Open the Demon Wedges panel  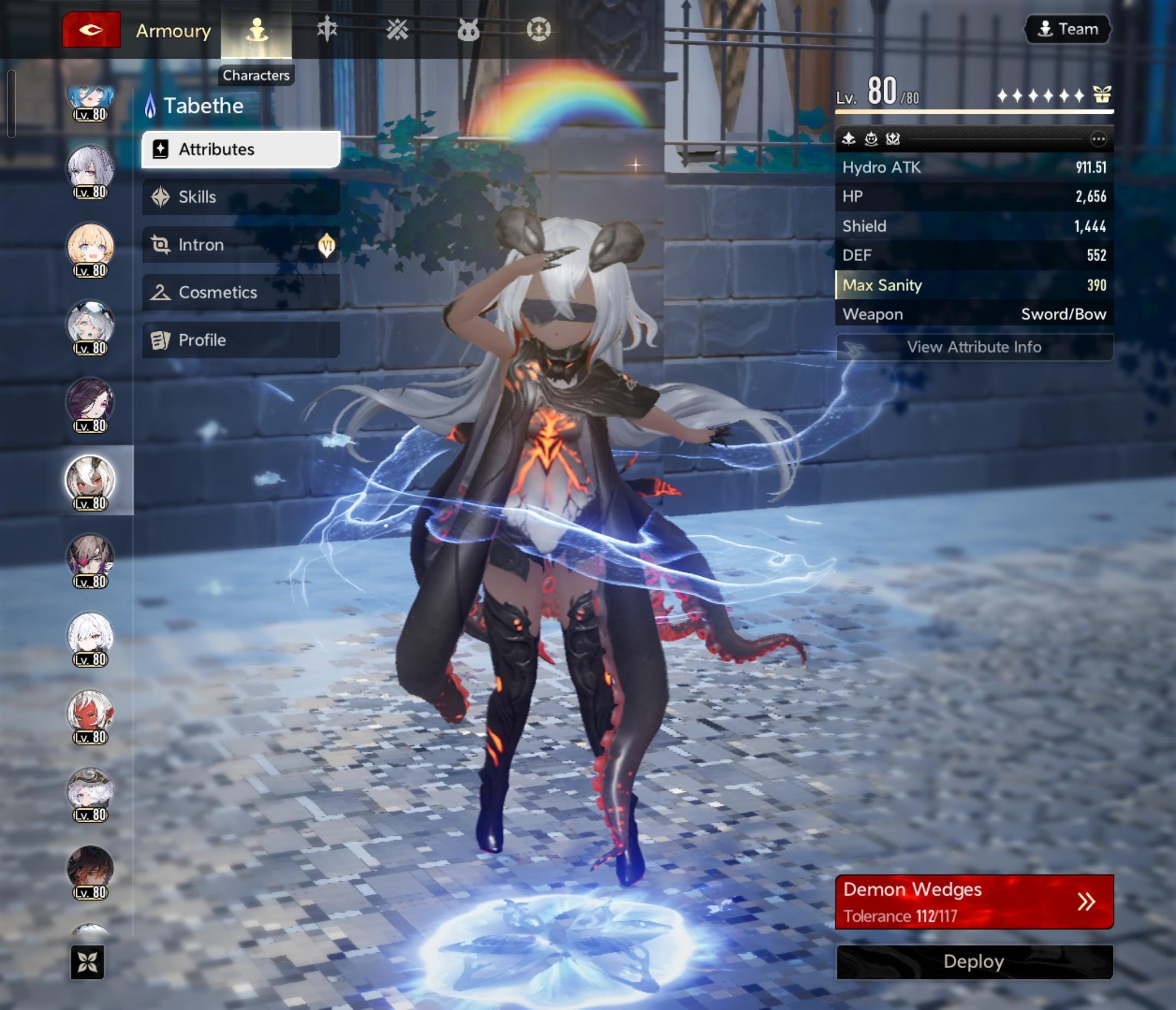point(974,902)
